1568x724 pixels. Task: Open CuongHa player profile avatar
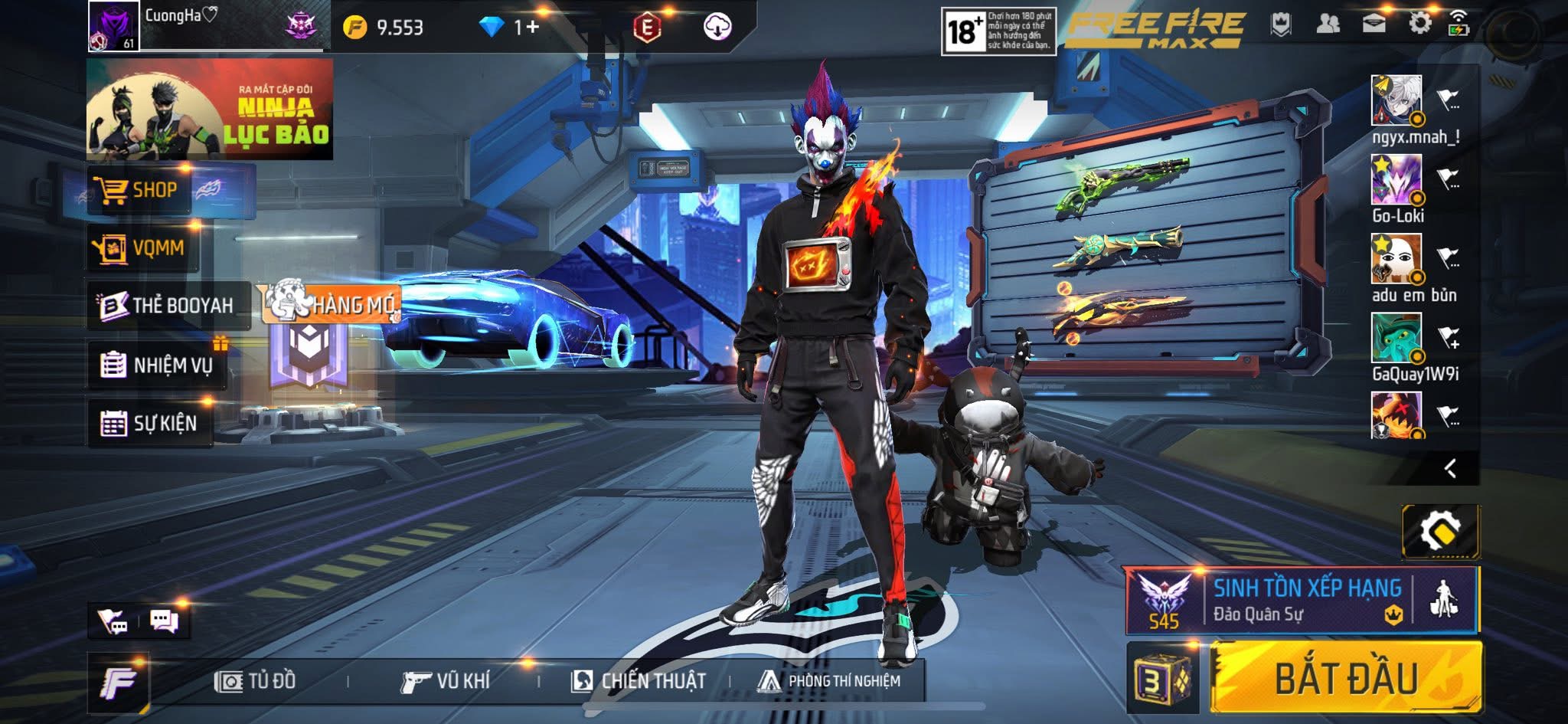113,26
